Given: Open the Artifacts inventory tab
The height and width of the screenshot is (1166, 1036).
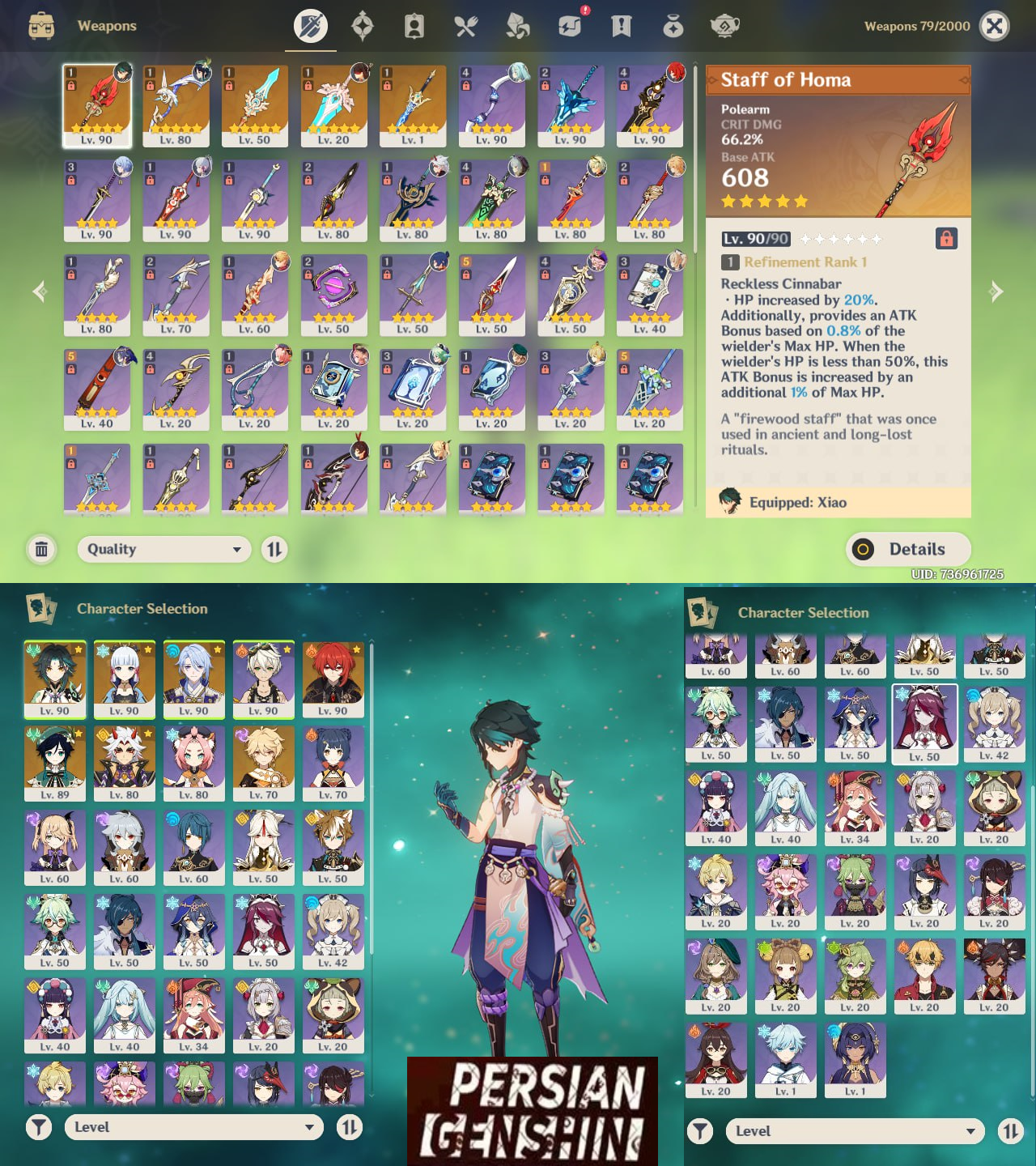Looking at the screenshot, I should (x=362, y=25).
